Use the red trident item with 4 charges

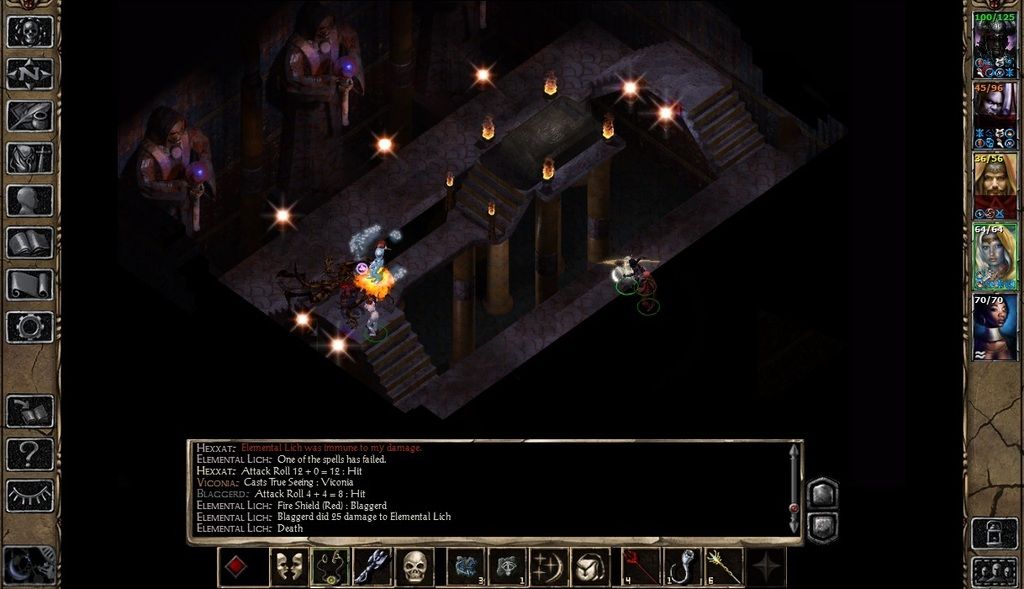641,567
